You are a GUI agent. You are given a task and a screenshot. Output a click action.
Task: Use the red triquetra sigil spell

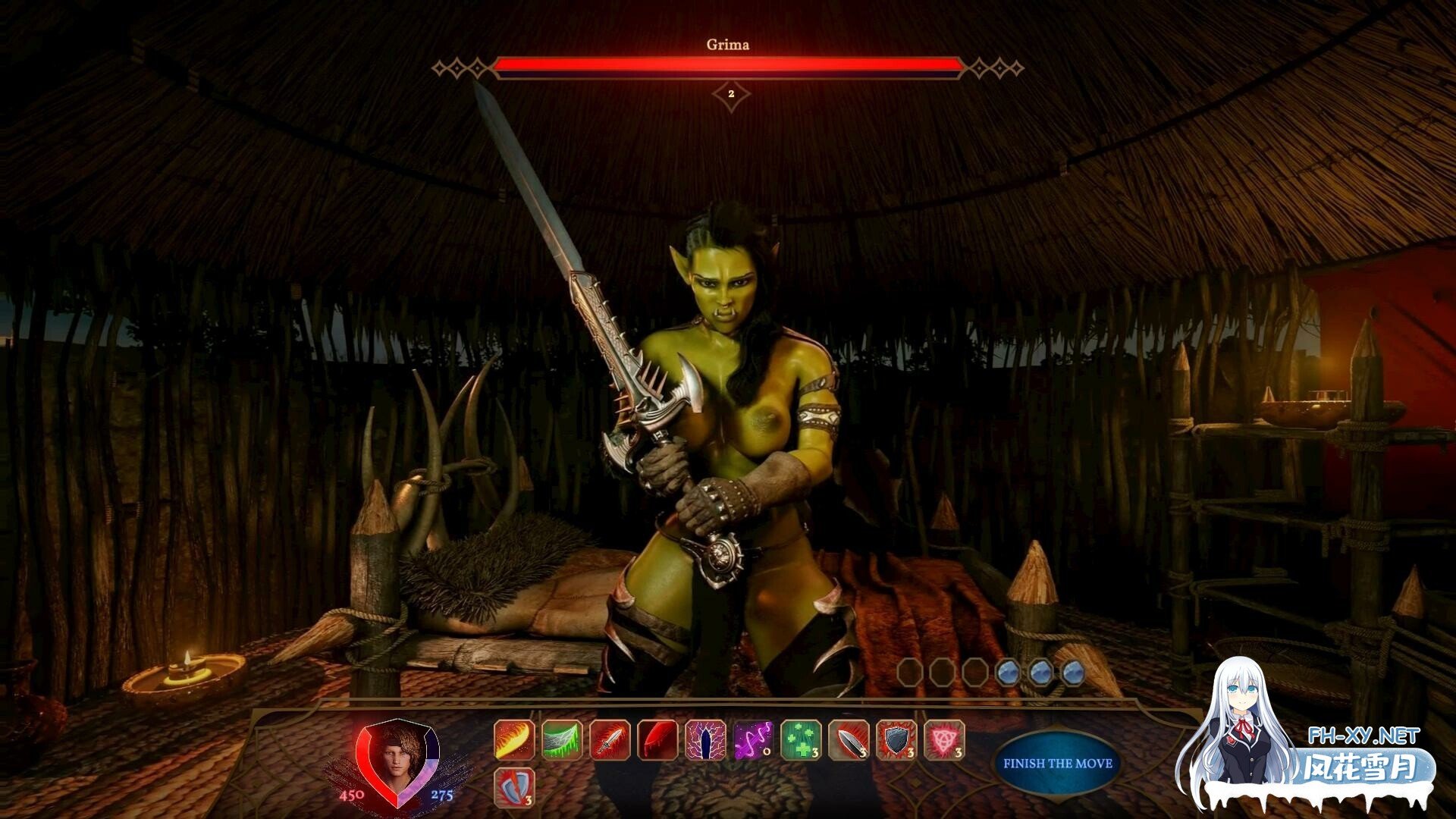pyautogui.click(x=944, y=739)
